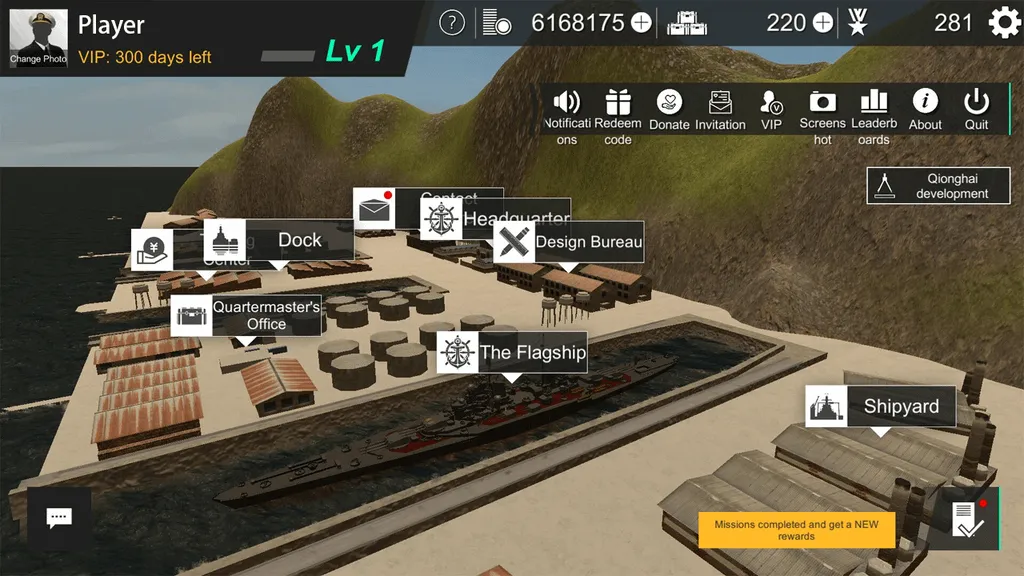Go to the Dock
This screenshot has width=1024, height=576.
(x=279, y=240)
